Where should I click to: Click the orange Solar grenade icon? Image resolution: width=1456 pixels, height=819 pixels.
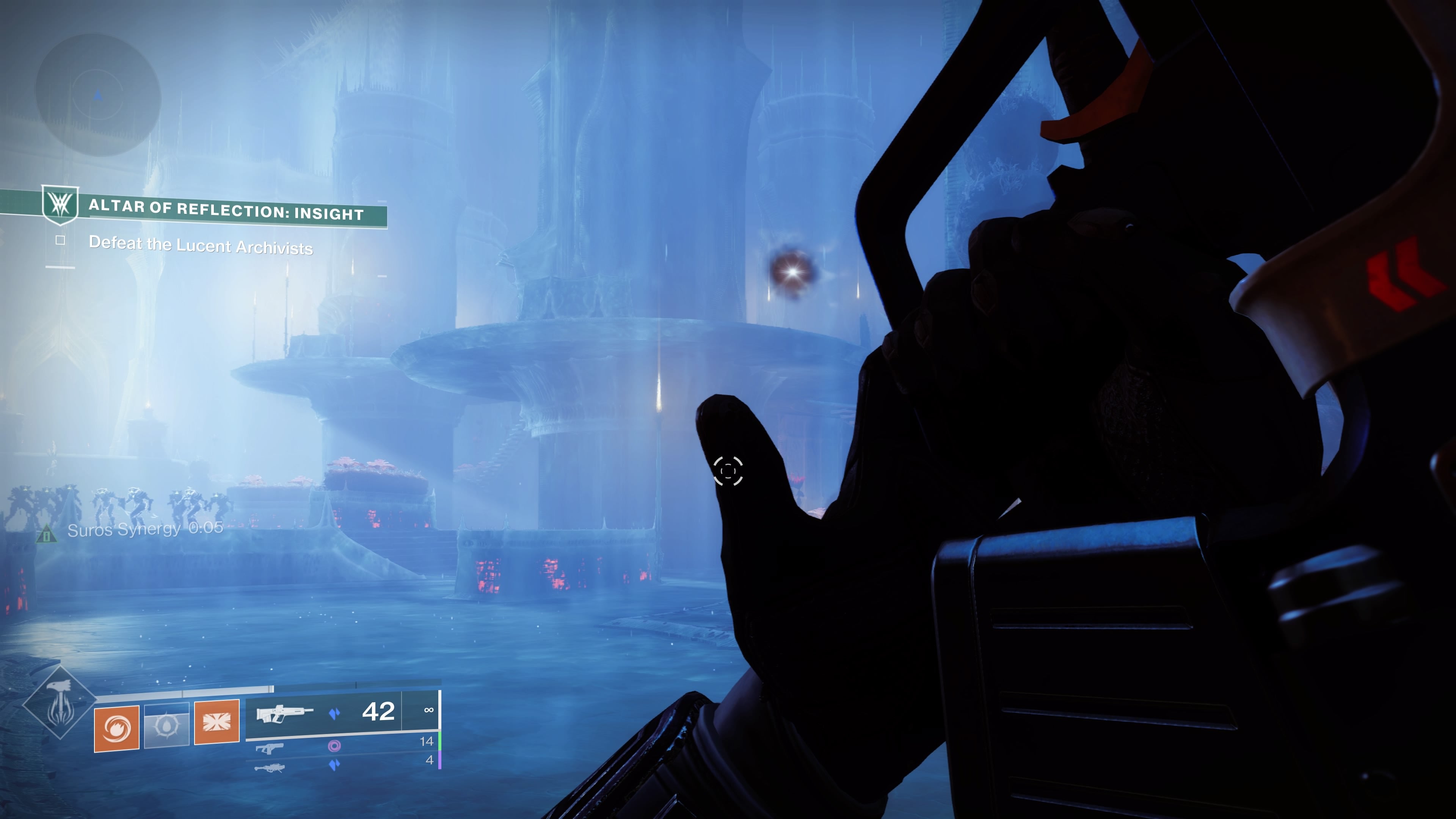point(116,729)
